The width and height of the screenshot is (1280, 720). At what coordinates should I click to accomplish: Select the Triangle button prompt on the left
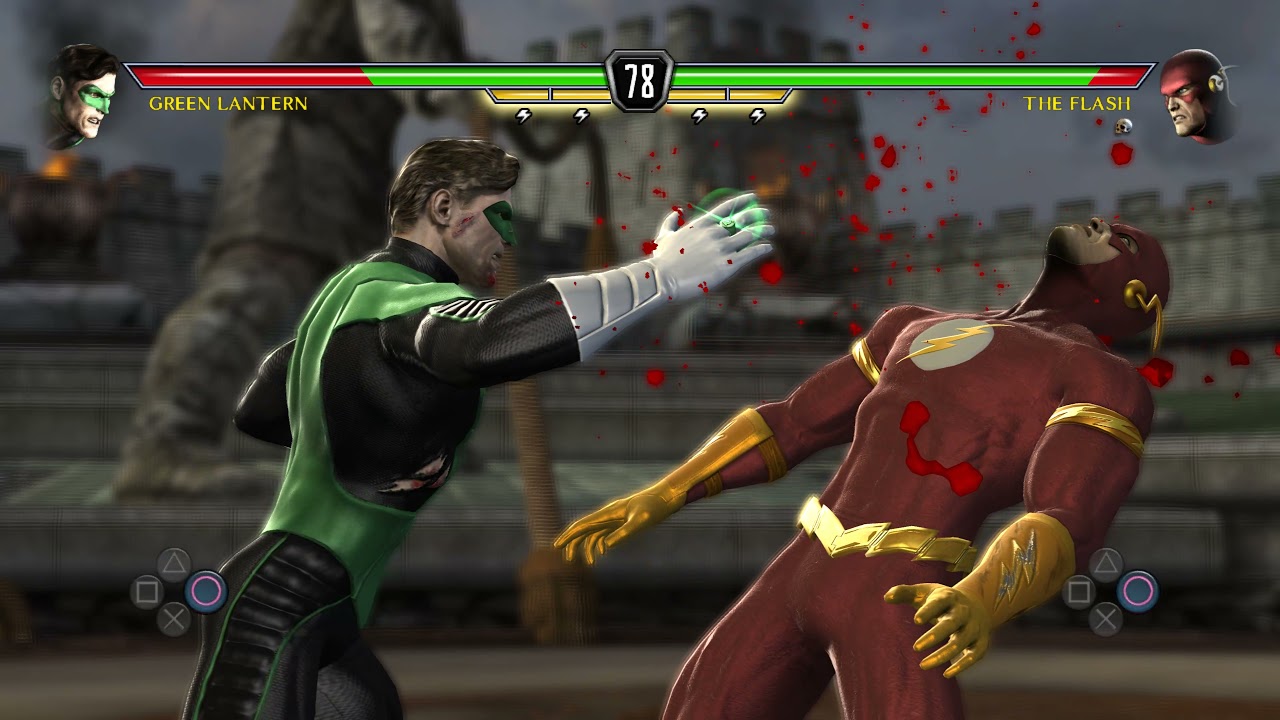click(173, 563)
